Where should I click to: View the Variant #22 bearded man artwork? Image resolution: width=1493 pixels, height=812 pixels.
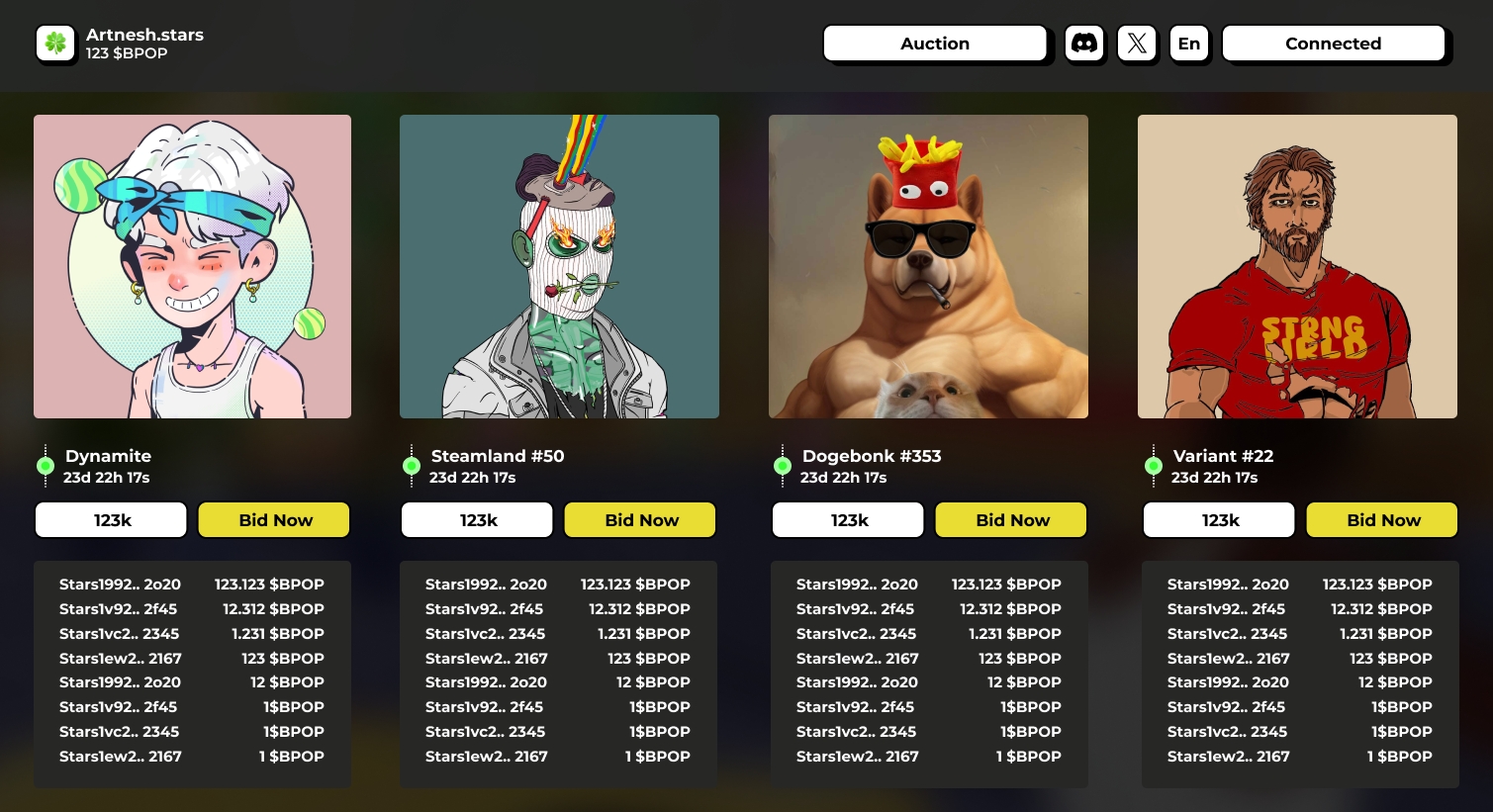tap(1297, 266)
